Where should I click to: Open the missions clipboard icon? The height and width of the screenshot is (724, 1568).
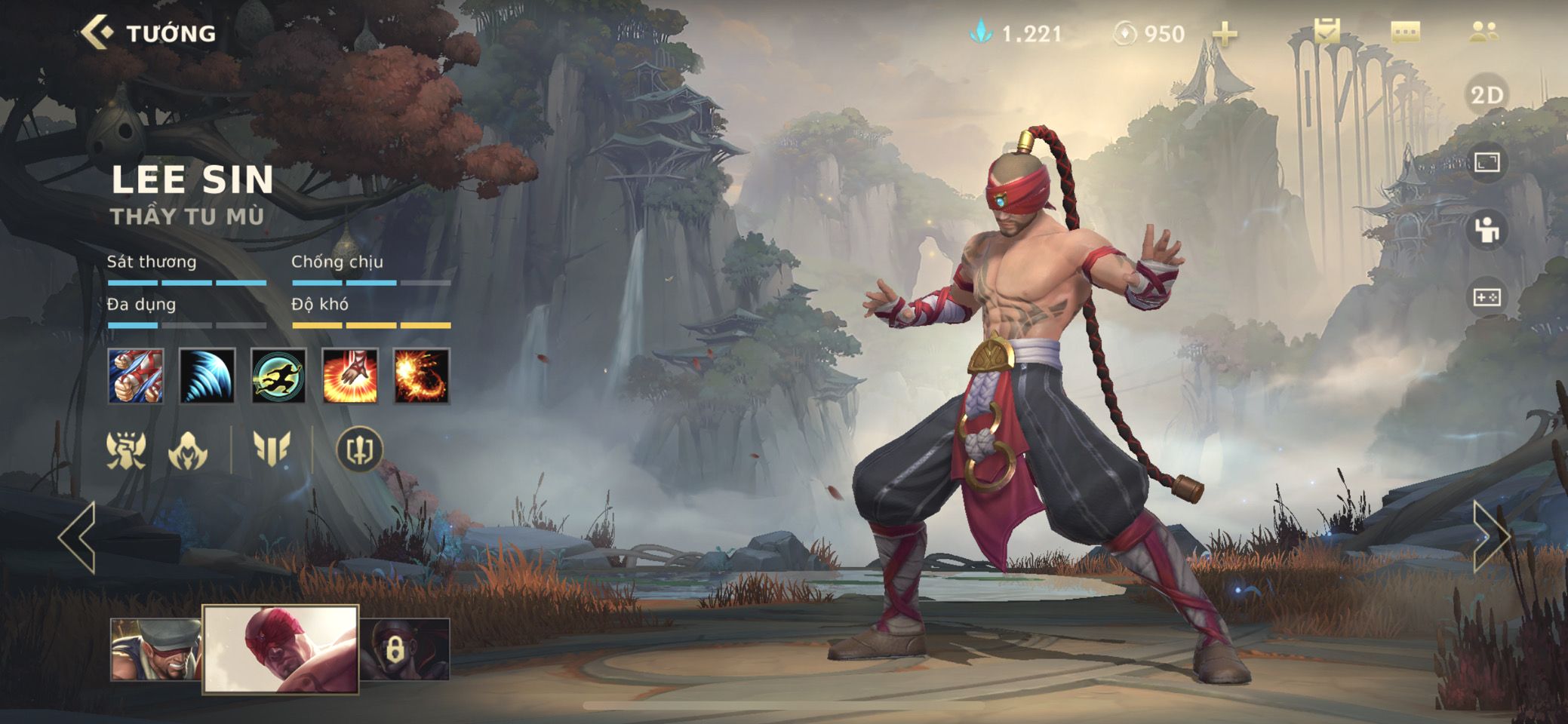click(x=1327, y=32)
